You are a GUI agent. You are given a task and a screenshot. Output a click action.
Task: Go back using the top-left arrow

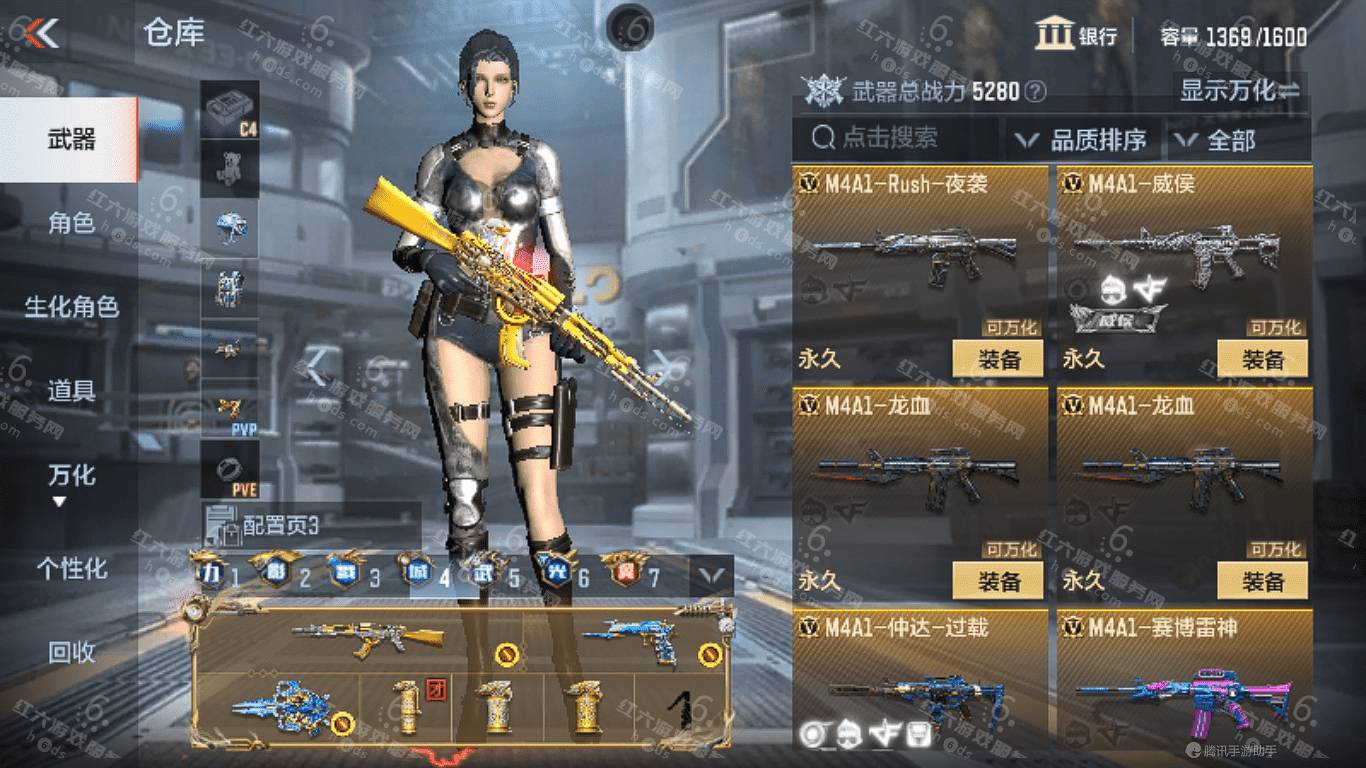click(x=42, y=33)
